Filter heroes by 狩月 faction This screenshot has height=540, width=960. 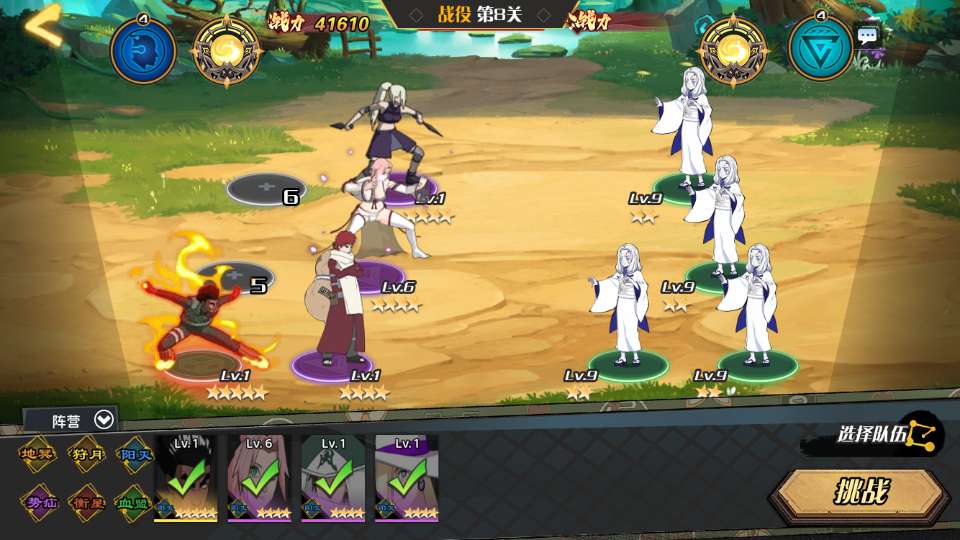(86, 454)
